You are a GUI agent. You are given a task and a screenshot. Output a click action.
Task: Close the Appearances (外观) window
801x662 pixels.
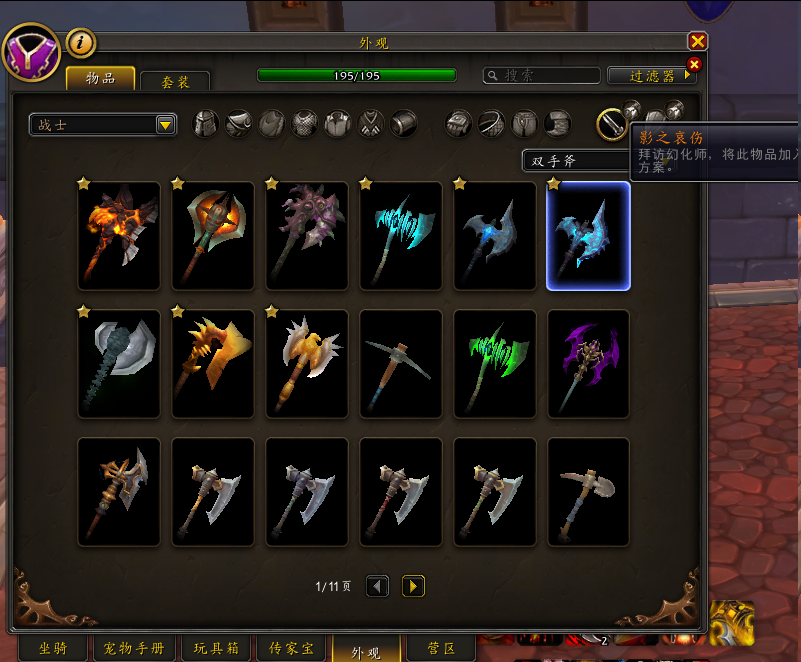(697, 41)
